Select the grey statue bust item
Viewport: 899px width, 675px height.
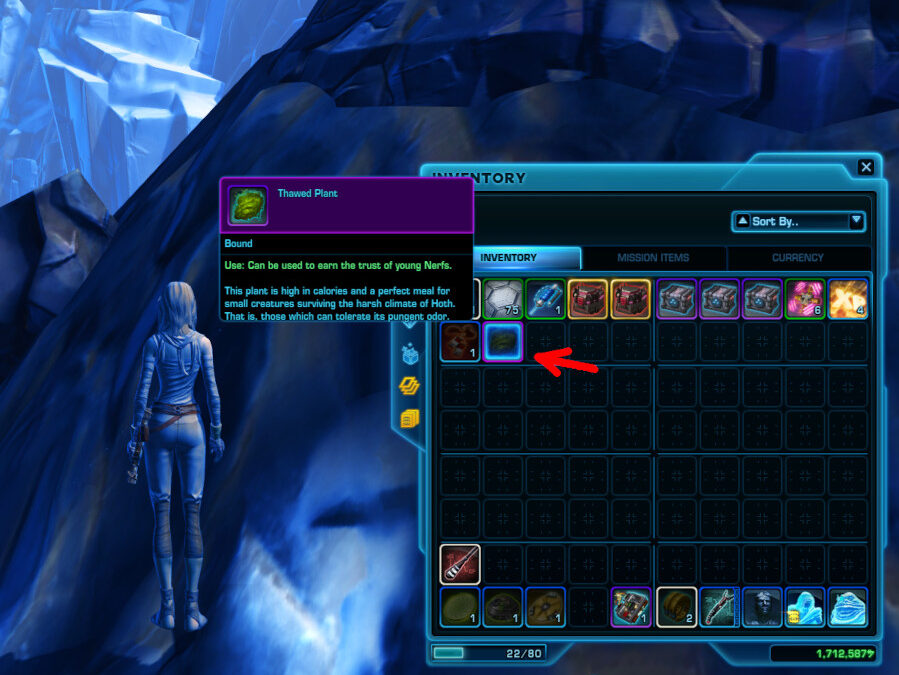click(761, 607)
